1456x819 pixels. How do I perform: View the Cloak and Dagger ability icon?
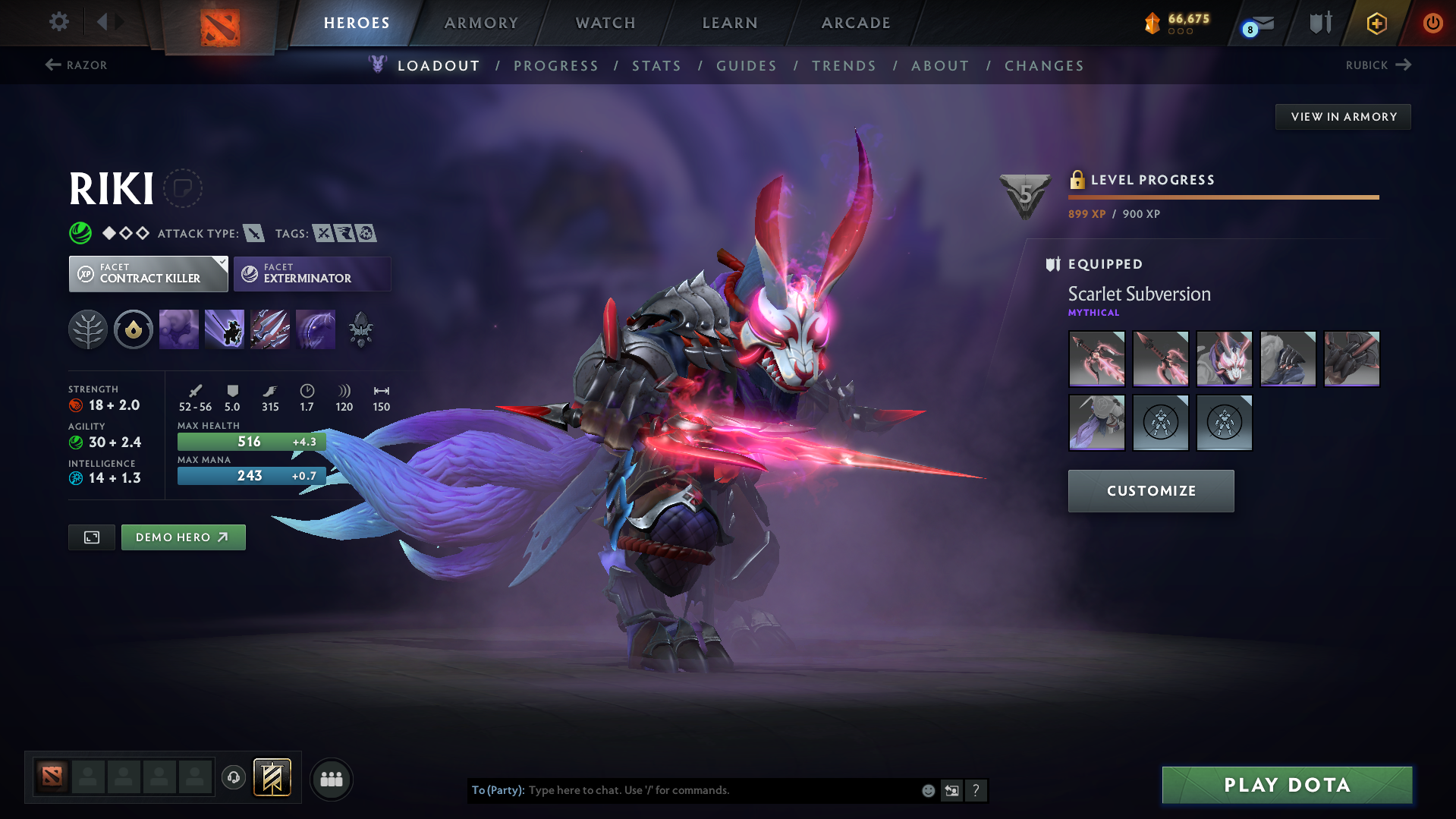[316, 329]
